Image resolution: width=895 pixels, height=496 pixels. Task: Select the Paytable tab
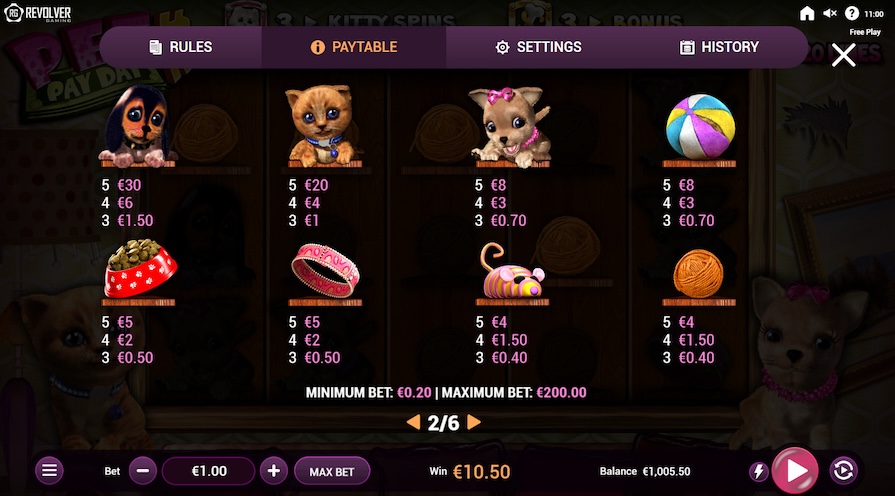tap(354, 47)
